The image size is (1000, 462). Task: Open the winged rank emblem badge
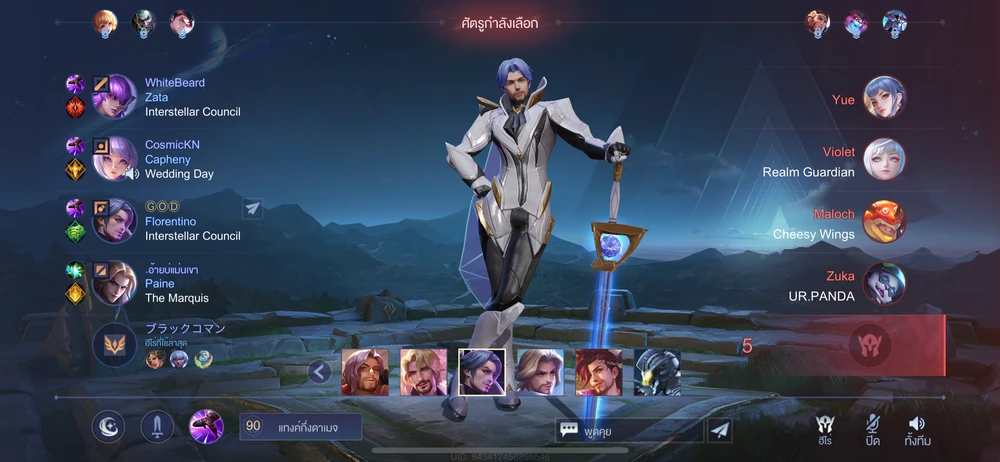point(114,345)
